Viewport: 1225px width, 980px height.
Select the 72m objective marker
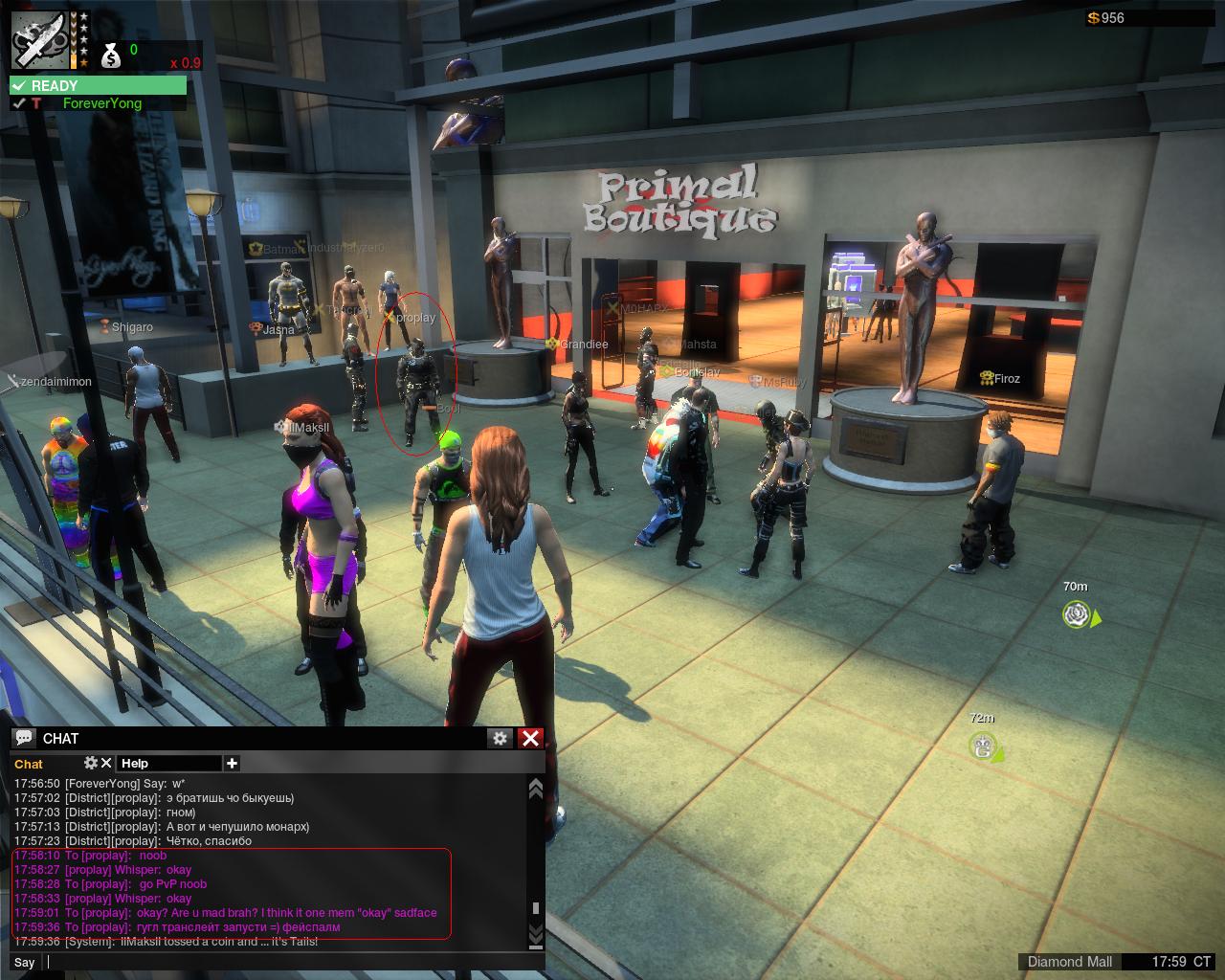click(x=982, y=746)
